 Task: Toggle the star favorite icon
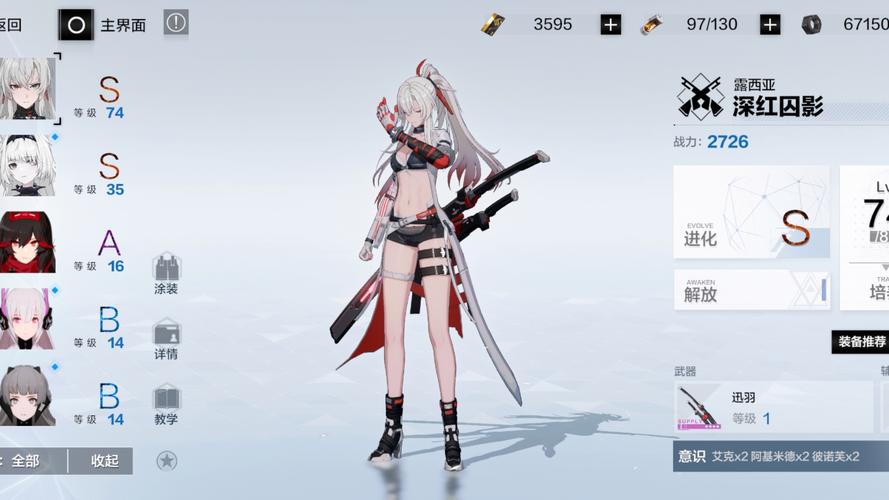pos(167,461)
